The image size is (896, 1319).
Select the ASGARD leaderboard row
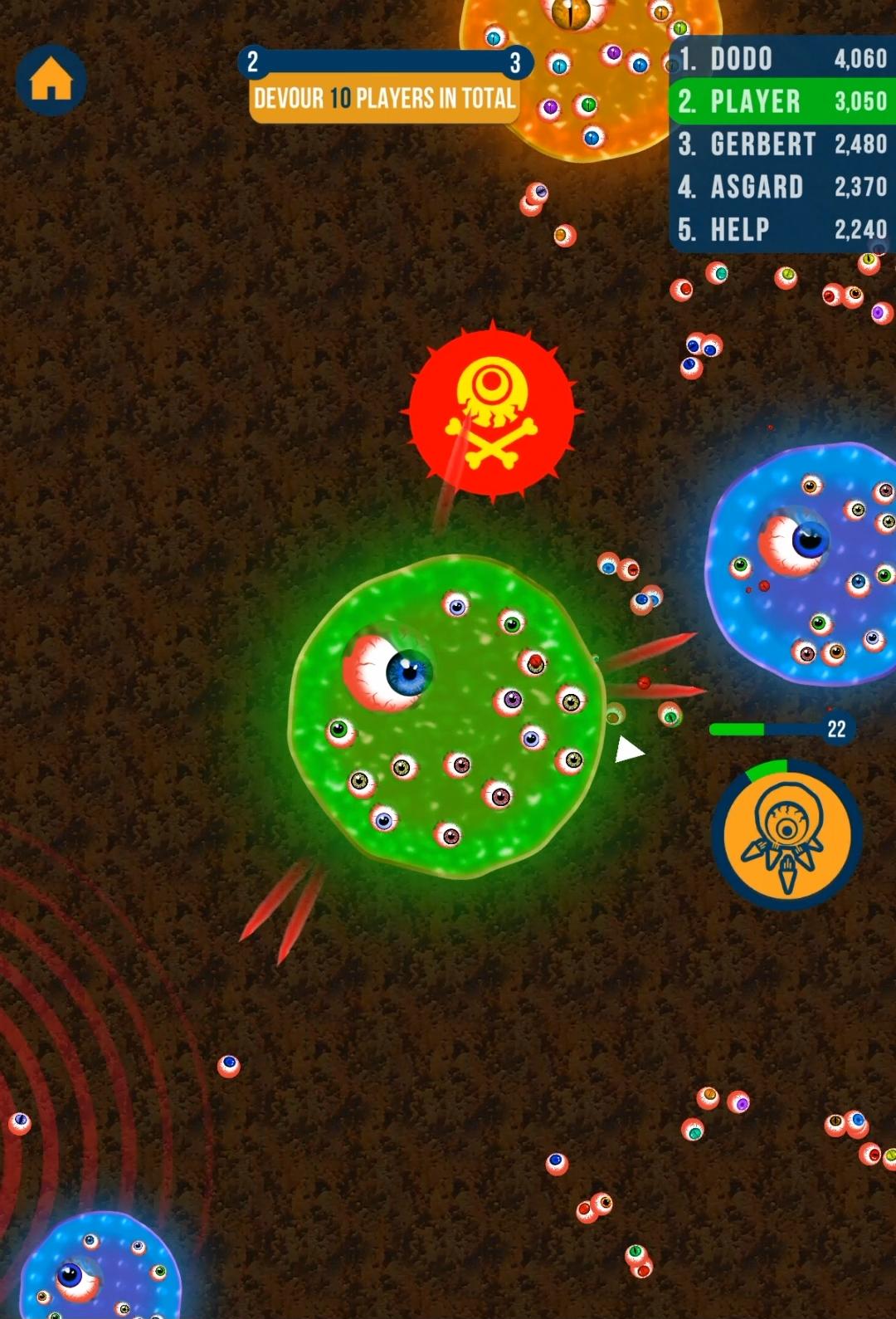click(x=782, y=187)
